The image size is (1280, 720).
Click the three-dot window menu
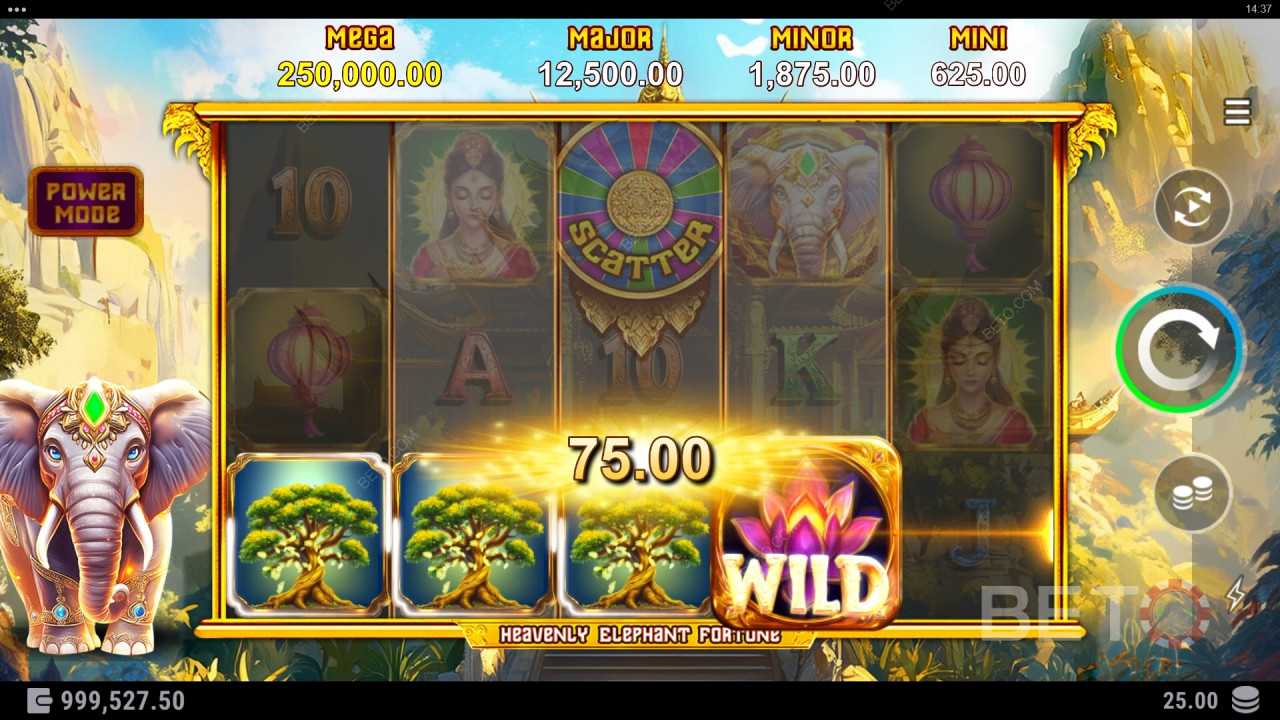click(x=17, y=9)
